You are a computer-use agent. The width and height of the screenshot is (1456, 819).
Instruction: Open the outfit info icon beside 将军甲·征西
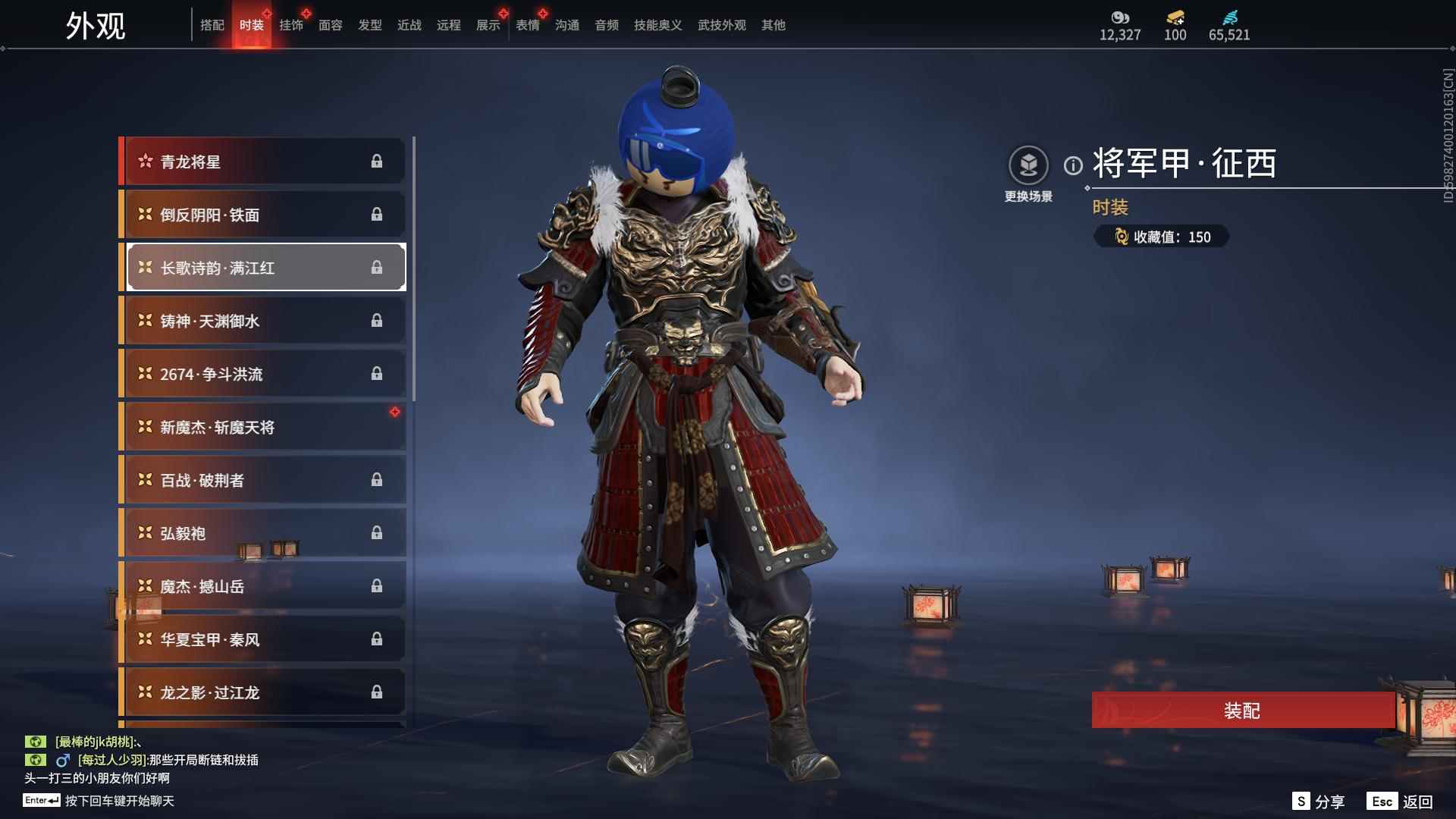point(1073,165)
